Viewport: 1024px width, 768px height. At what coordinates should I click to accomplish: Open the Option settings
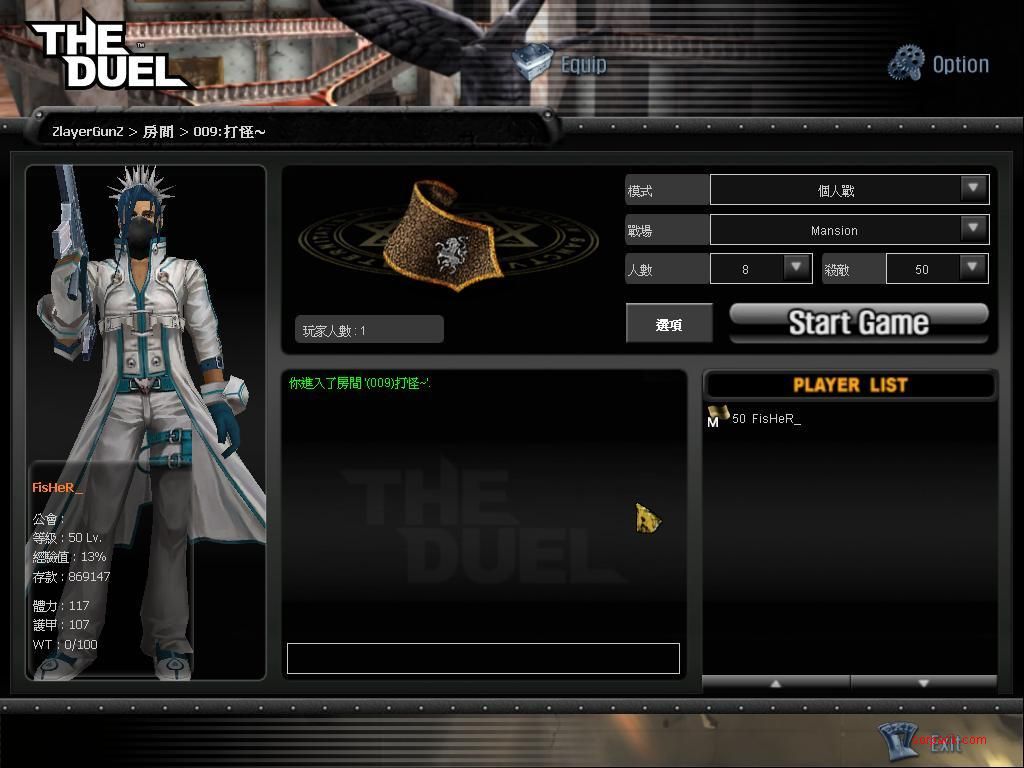(x=938, y=64)
